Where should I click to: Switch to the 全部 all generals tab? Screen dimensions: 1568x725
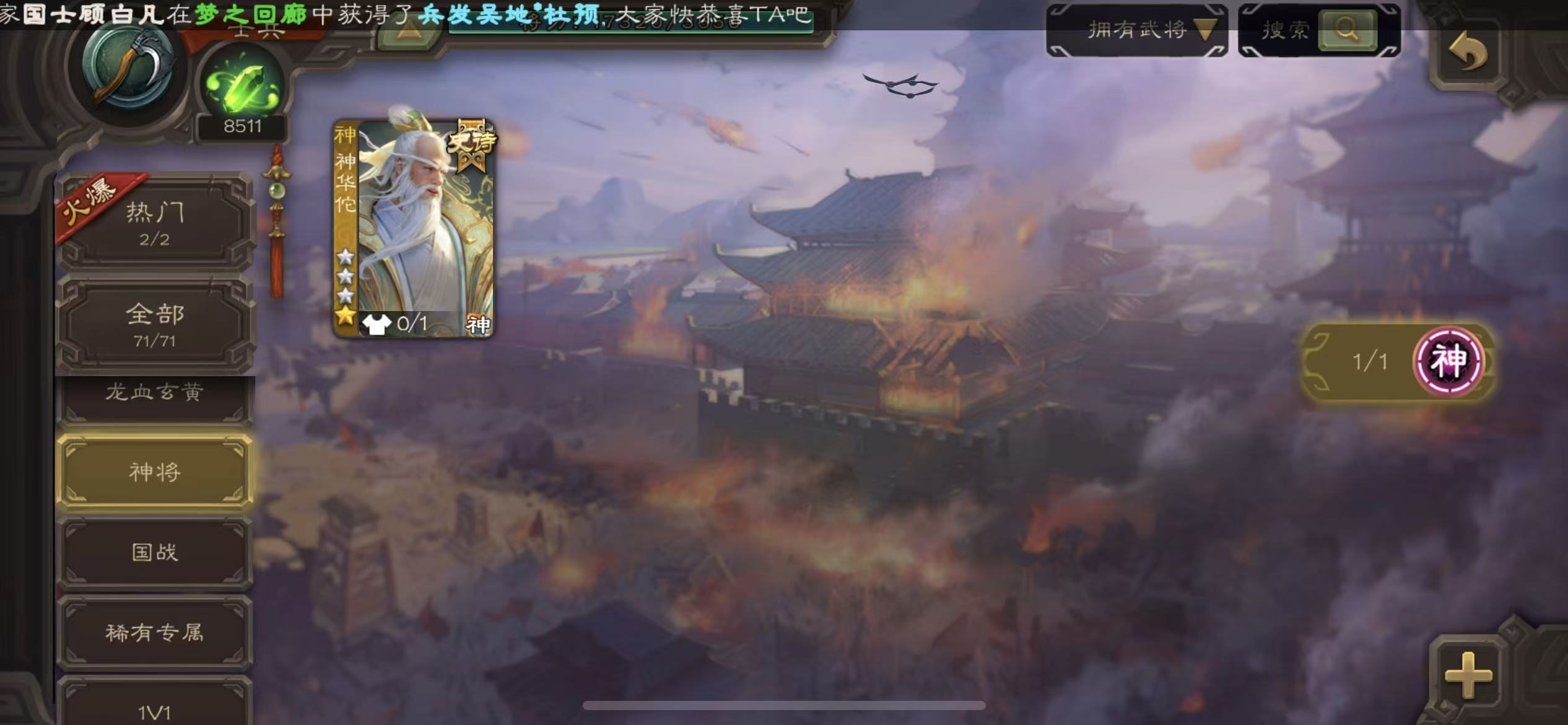click(x=155, y=324)
